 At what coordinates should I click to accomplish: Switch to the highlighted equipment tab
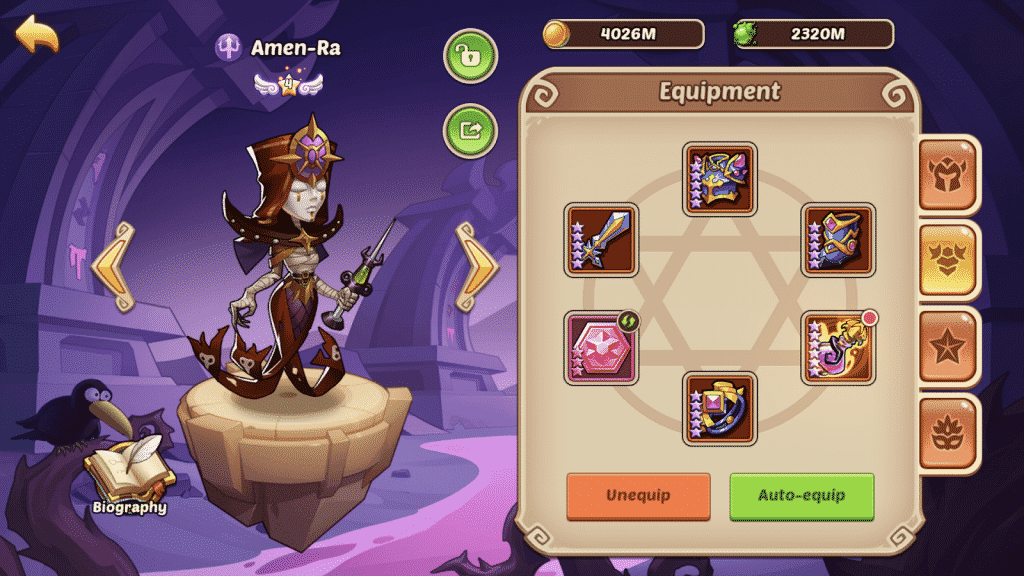tap(947, 260)
